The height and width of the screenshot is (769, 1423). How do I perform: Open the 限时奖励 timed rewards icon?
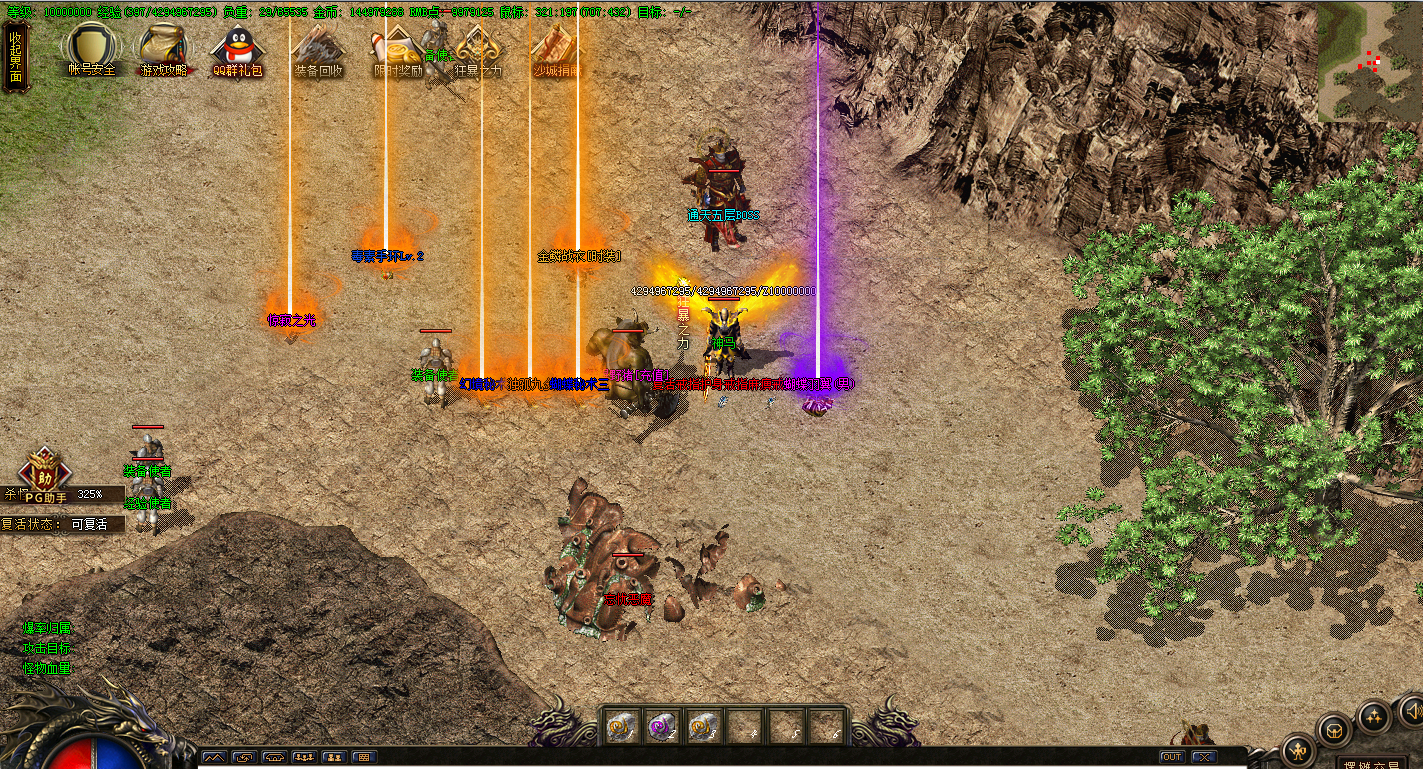click(397, 50)
